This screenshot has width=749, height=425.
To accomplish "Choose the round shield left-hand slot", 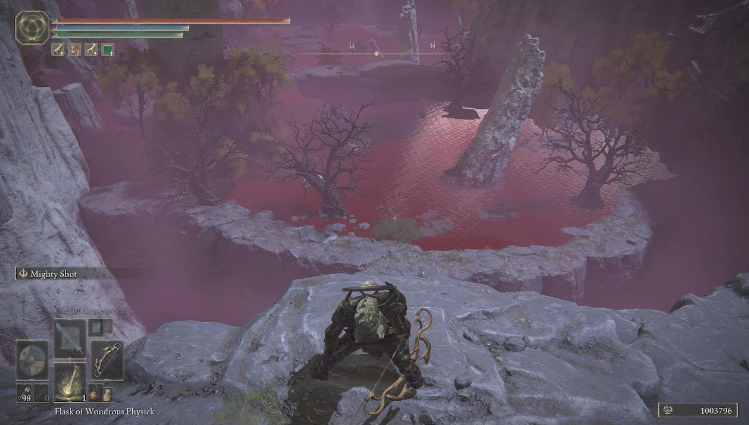I will [x=30, y=360].
